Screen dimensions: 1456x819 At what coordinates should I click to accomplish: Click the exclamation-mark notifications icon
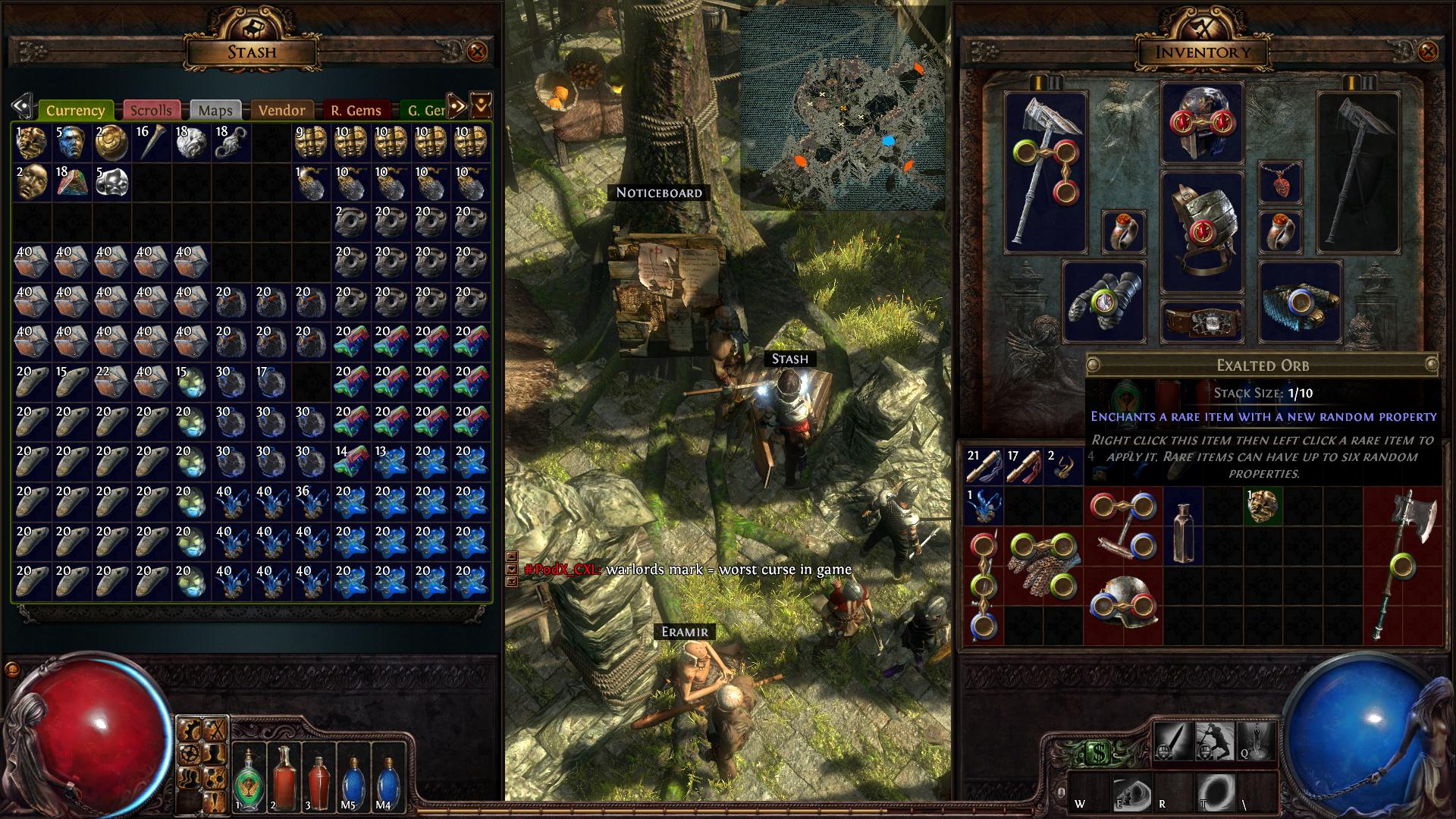[214, 799]
